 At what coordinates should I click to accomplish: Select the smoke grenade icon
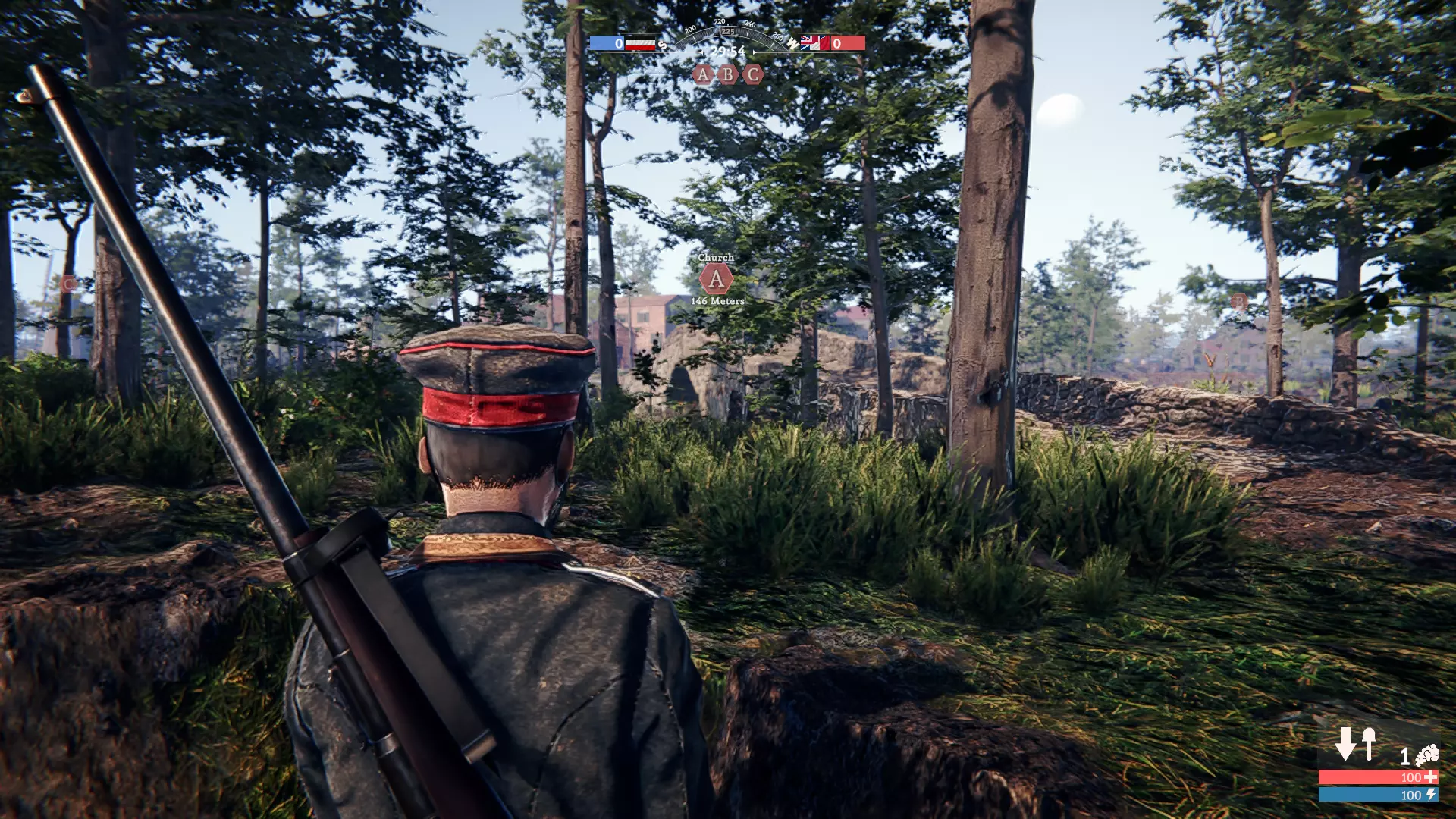(1426, 755)
